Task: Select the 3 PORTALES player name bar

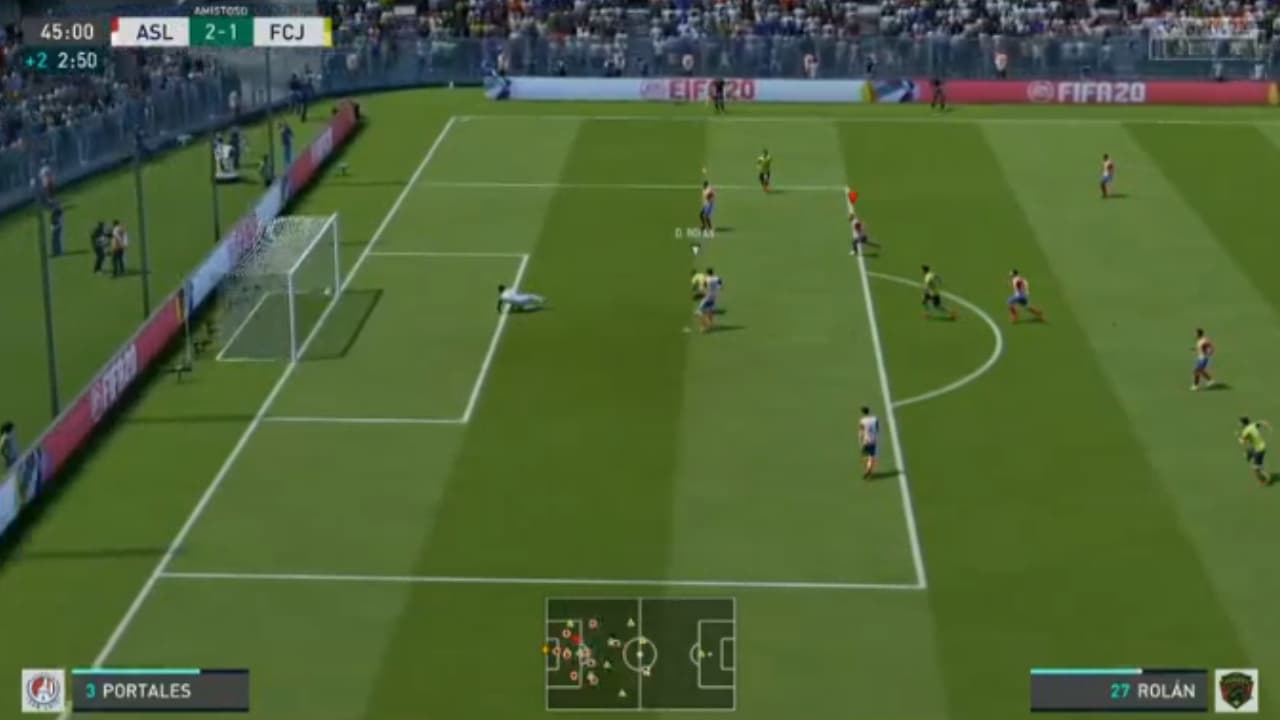Action: coord(160,691)
